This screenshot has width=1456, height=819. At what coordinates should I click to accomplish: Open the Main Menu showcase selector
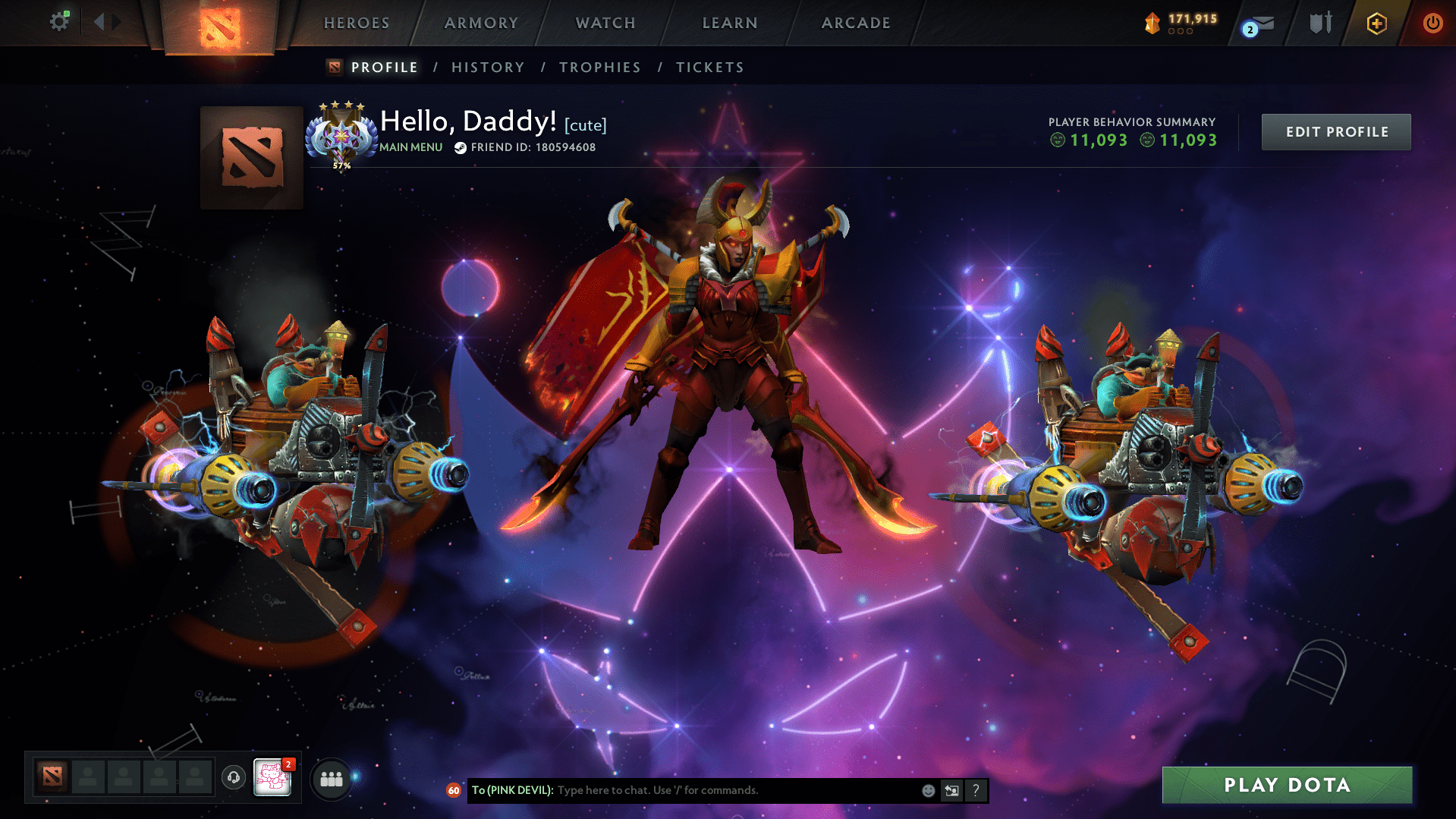[410, 147]
